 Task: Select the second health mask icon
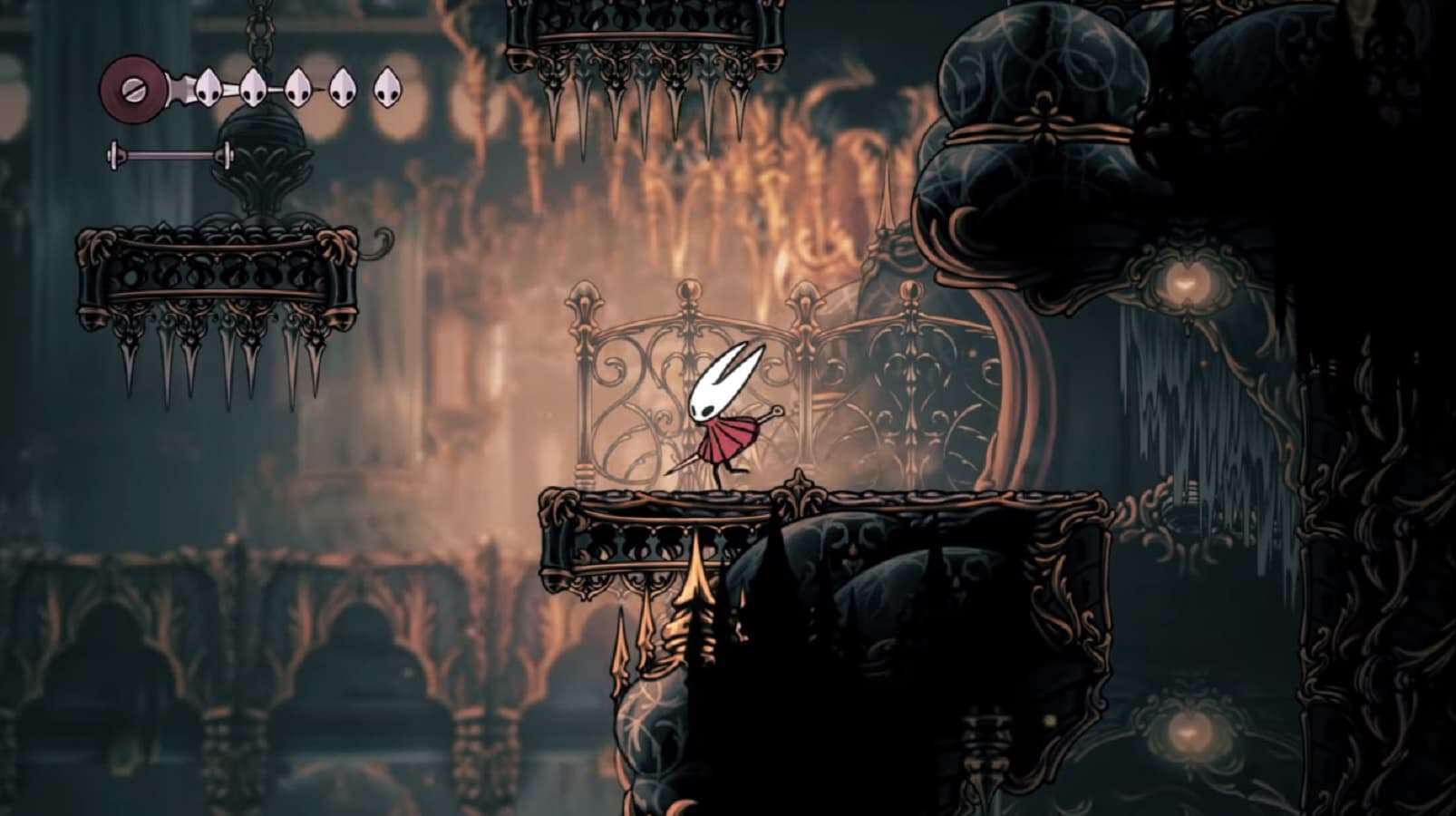coord(251,88)
